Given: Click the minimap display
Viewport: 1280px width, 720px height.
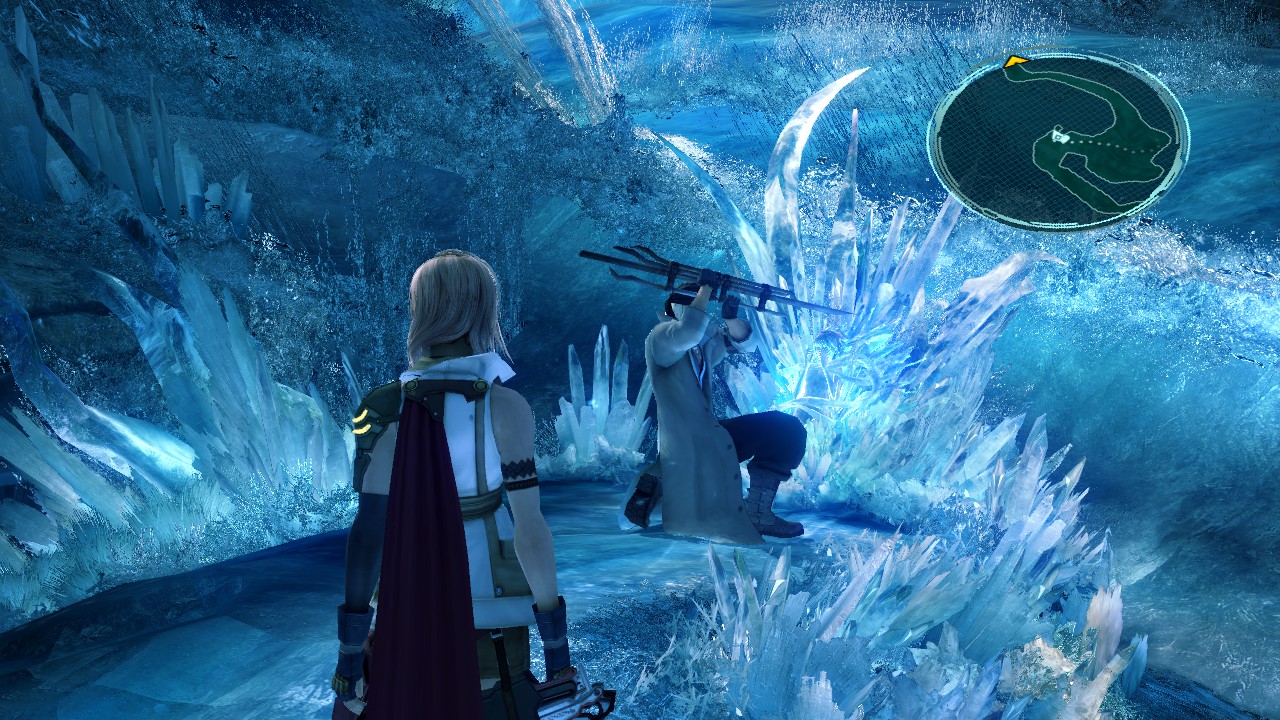Looking at the screenshot, I should (x=1060, y=135).
